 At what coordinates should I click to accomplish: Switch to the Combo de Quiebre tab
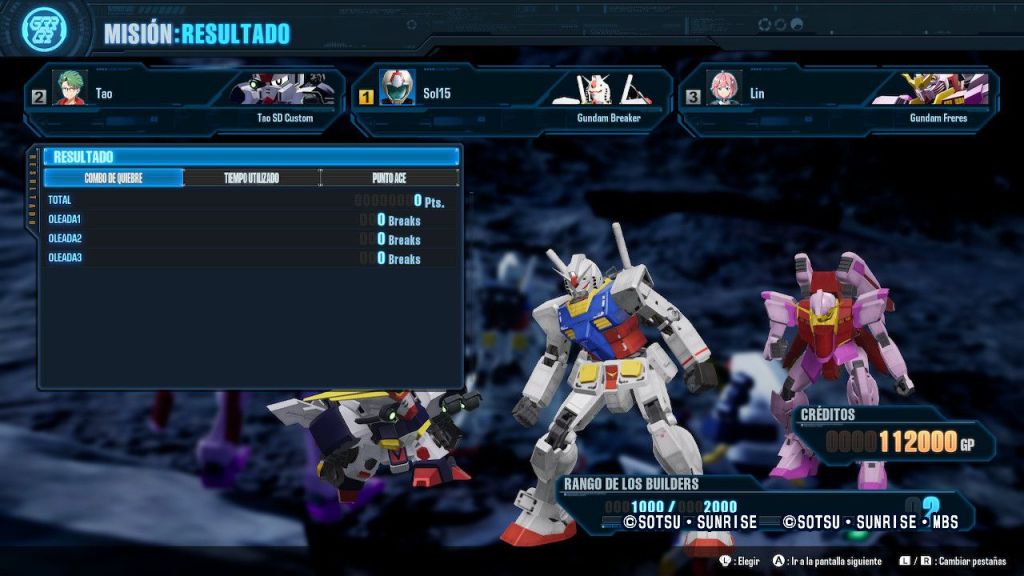113,178
